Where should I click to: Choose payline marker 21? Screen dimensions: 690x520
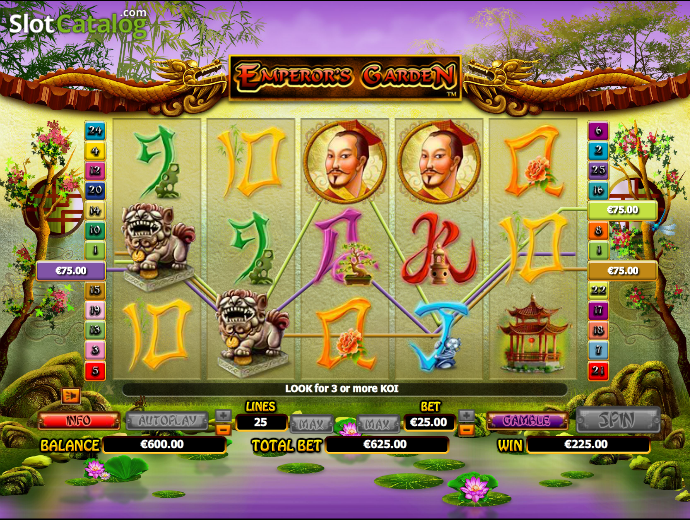598,371
